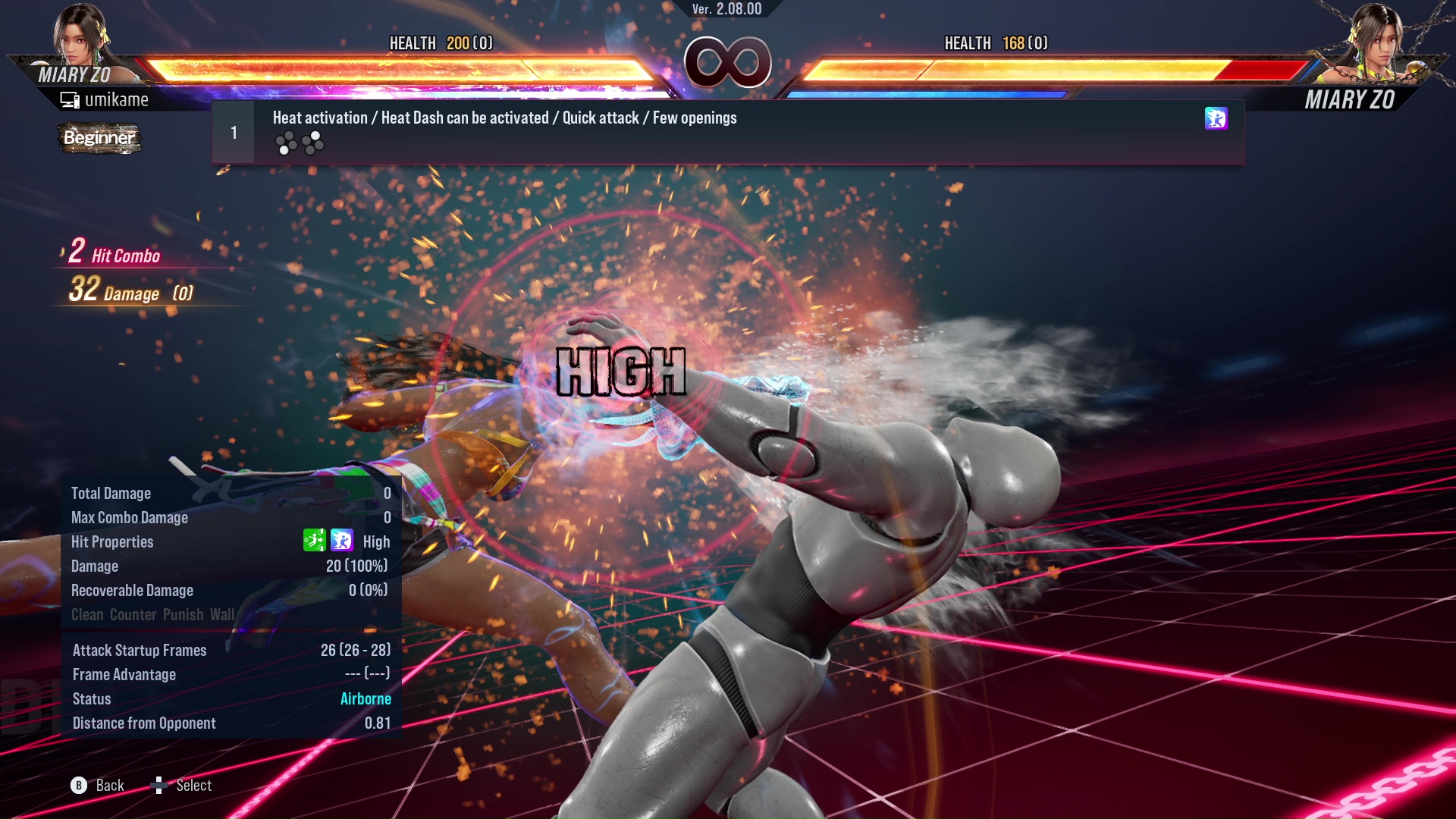Click the infinity round-count emblem
Image resolution: width=1456 pixels, height=819 pixels.
(x=727, y=63)
